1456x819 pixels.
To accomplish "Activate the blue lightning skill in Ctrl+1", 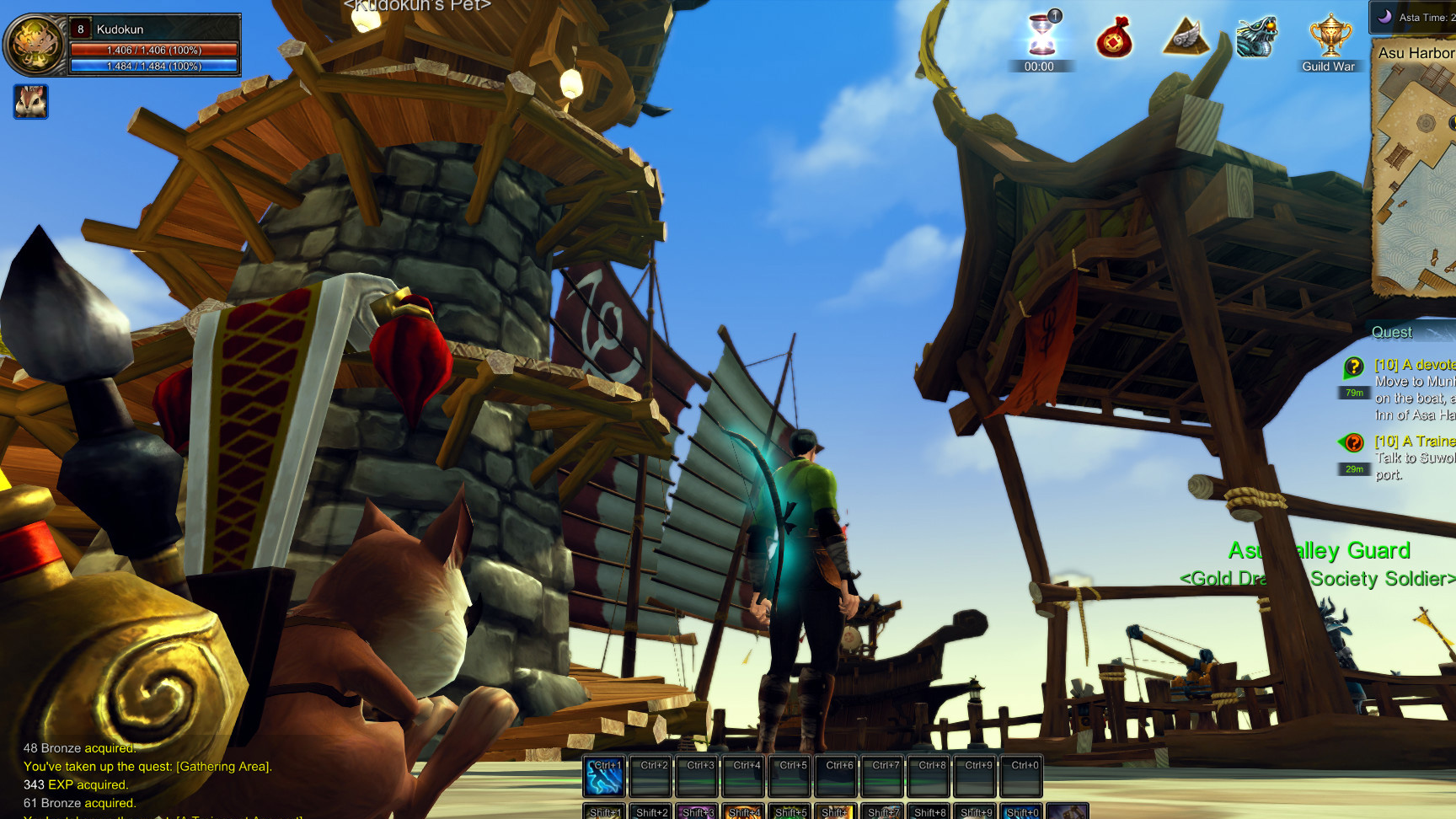I will pyautogui.click(x=605, y=777).
